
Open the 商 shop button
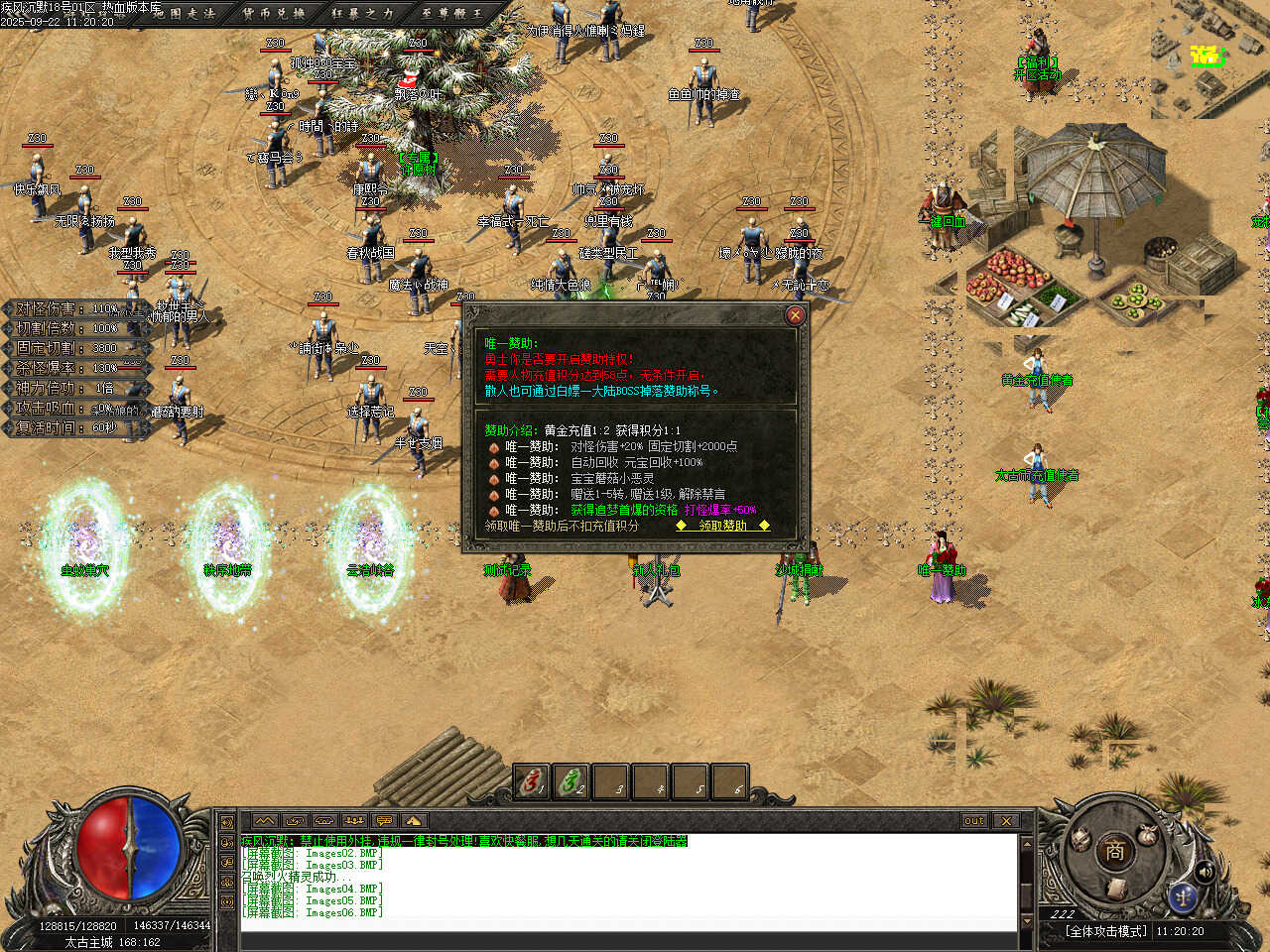pyautogui.click(x=1113, y=850)
